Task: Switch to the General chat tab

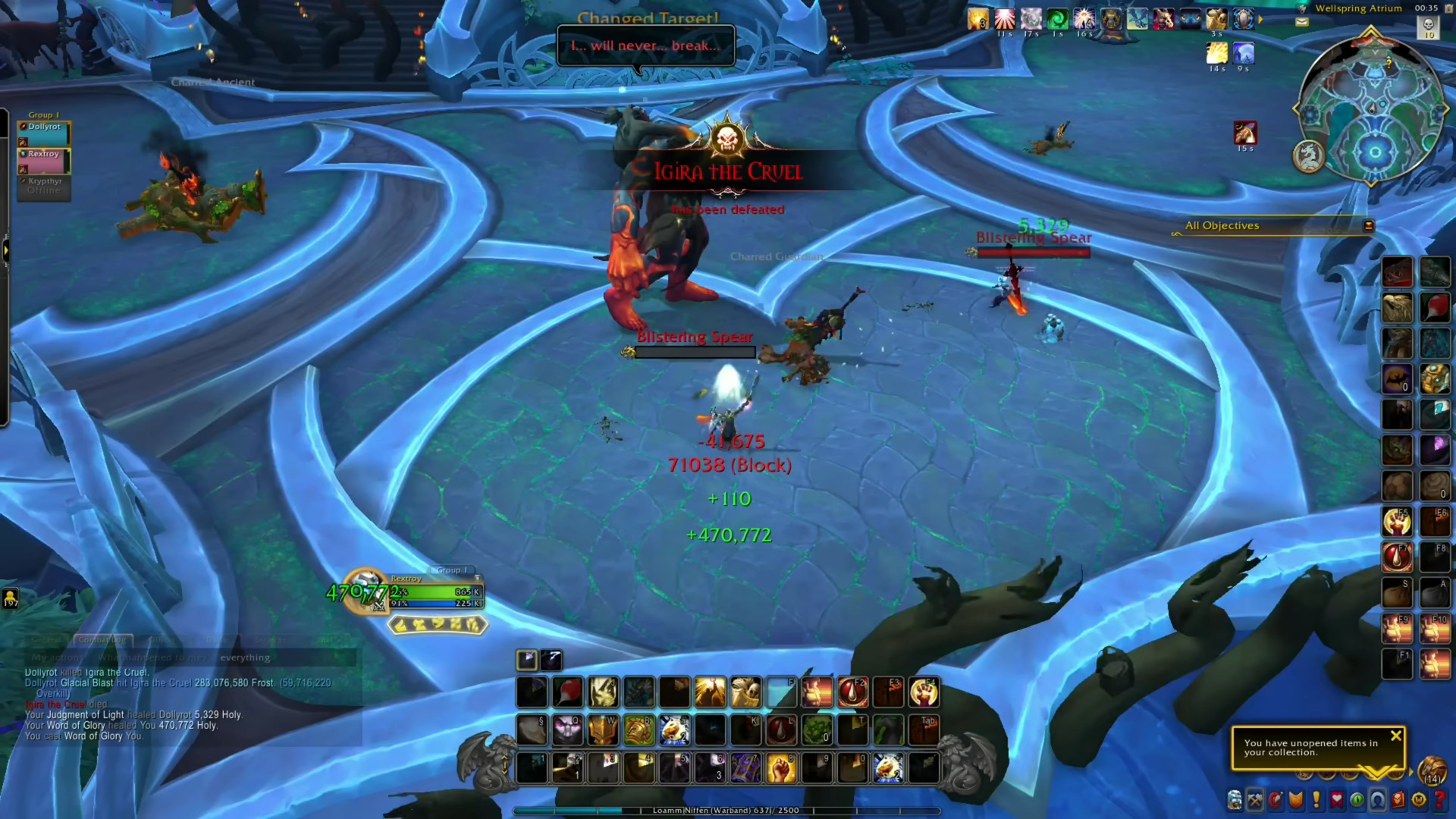Action: click(x=47, y=640)
